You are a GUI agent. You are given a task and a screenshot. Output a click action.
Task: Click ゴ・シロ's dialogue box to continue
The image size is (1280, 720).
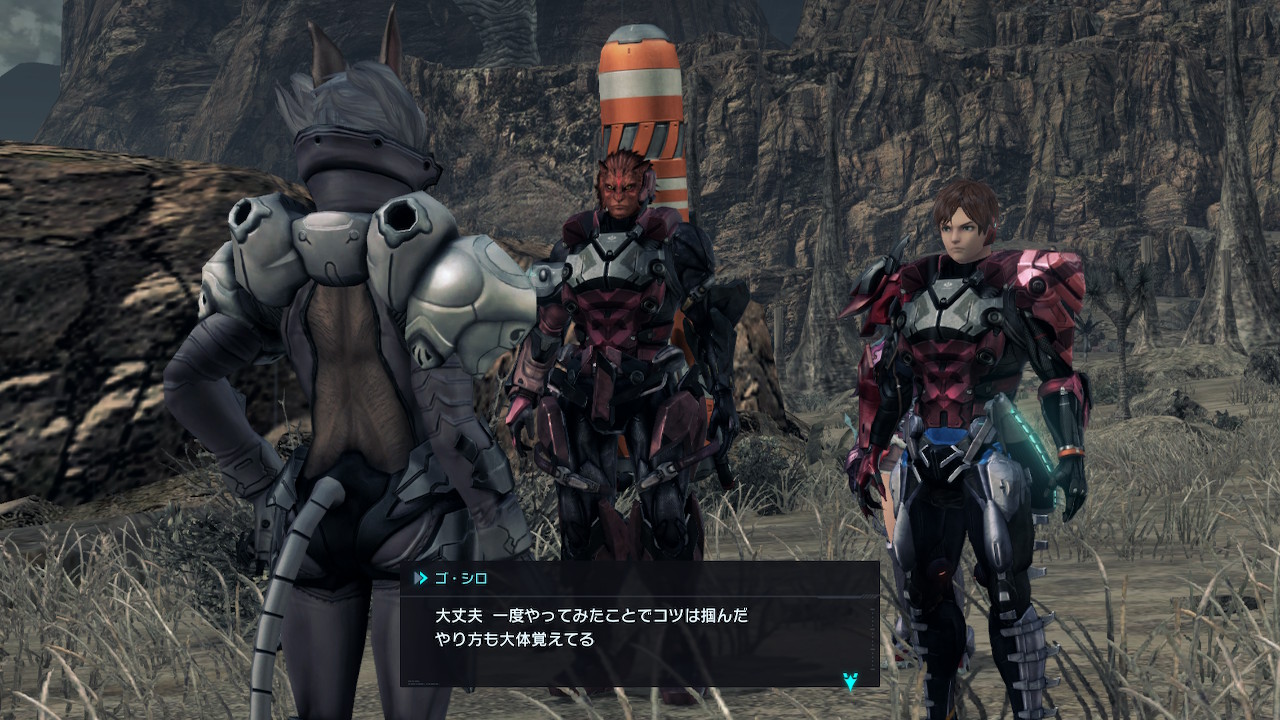point(639,625)
